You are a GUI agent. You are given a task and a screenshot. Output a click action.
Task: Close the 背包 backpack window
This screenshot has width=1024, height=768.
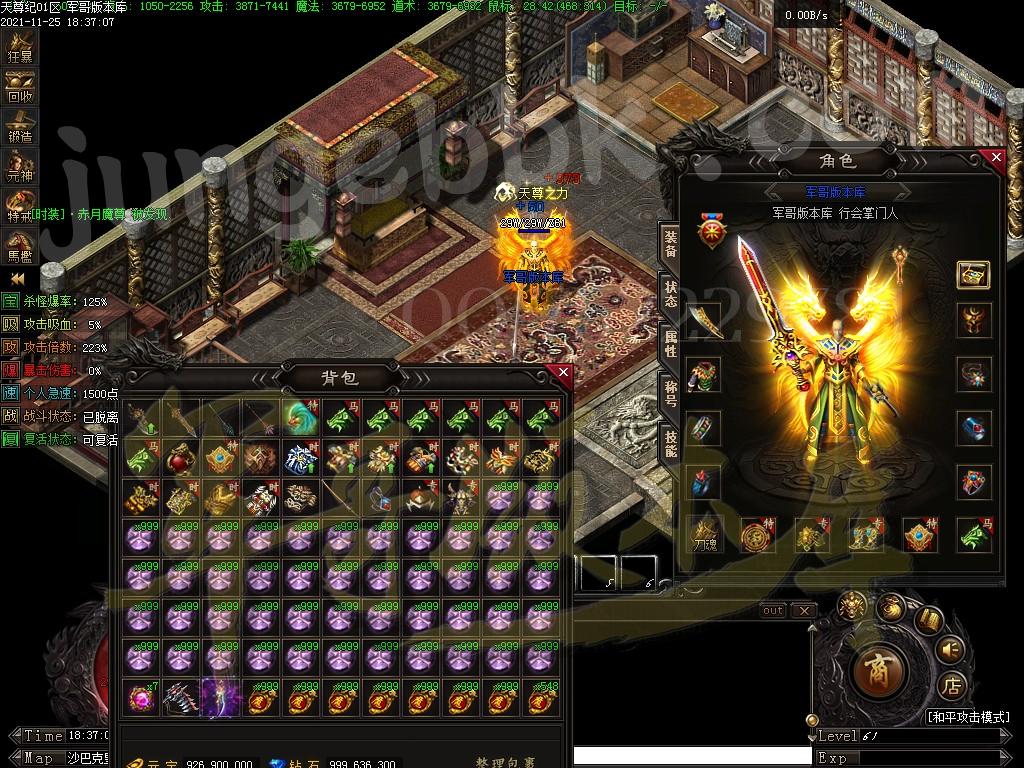point(563,373)
